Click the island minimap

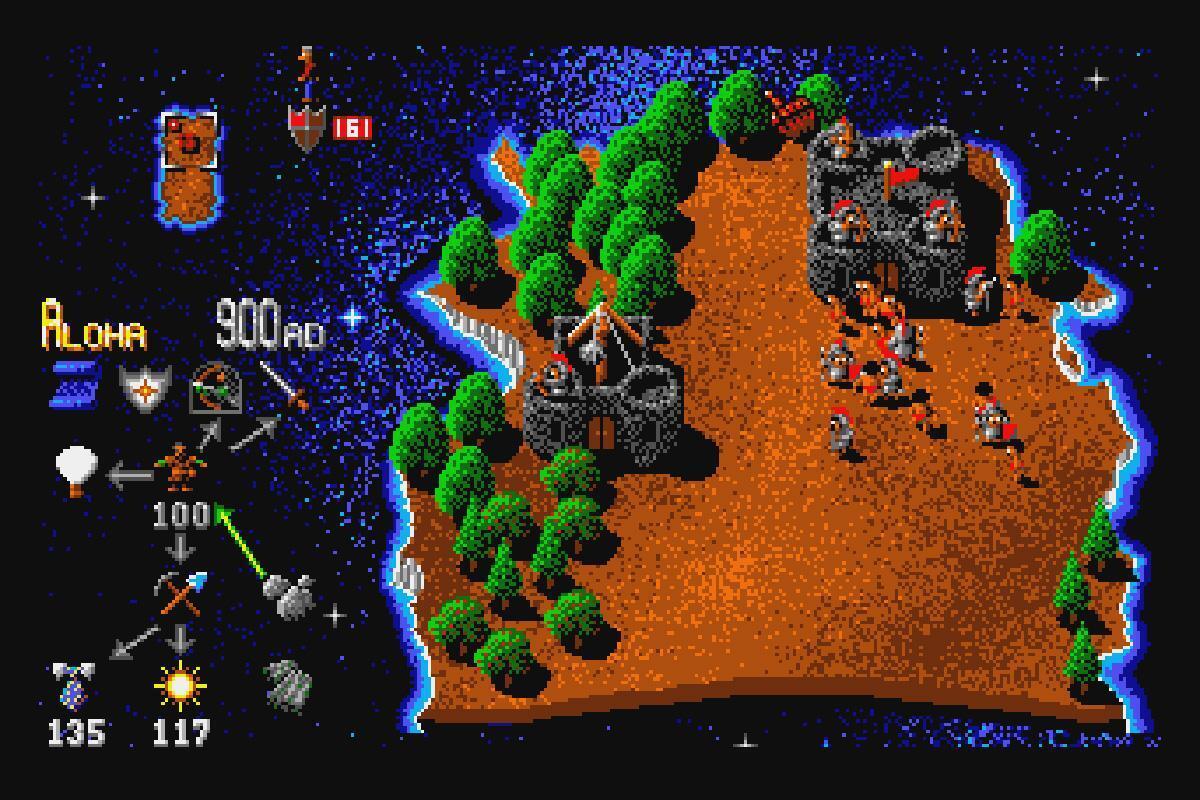coord(188,166)
